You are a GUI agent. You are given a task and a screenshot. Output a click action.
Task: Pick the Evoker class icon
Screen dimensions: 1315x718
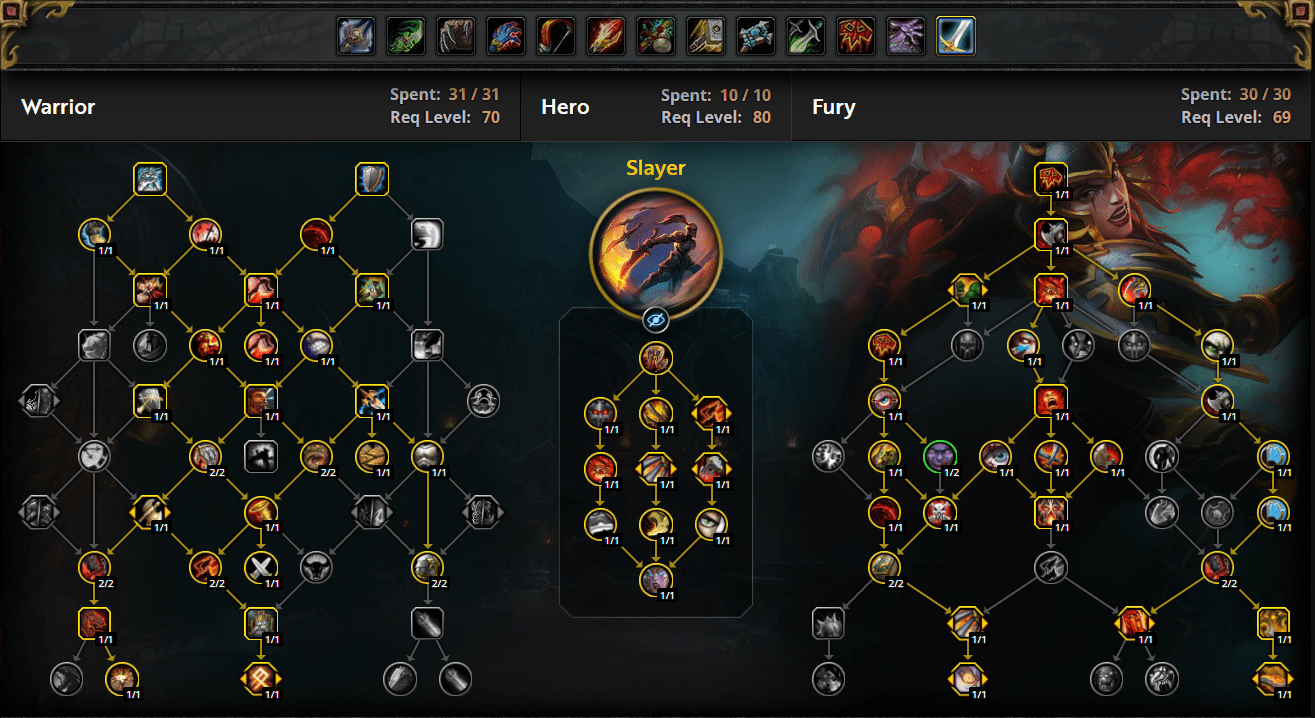pyautogui.click(x=506, y=36)
